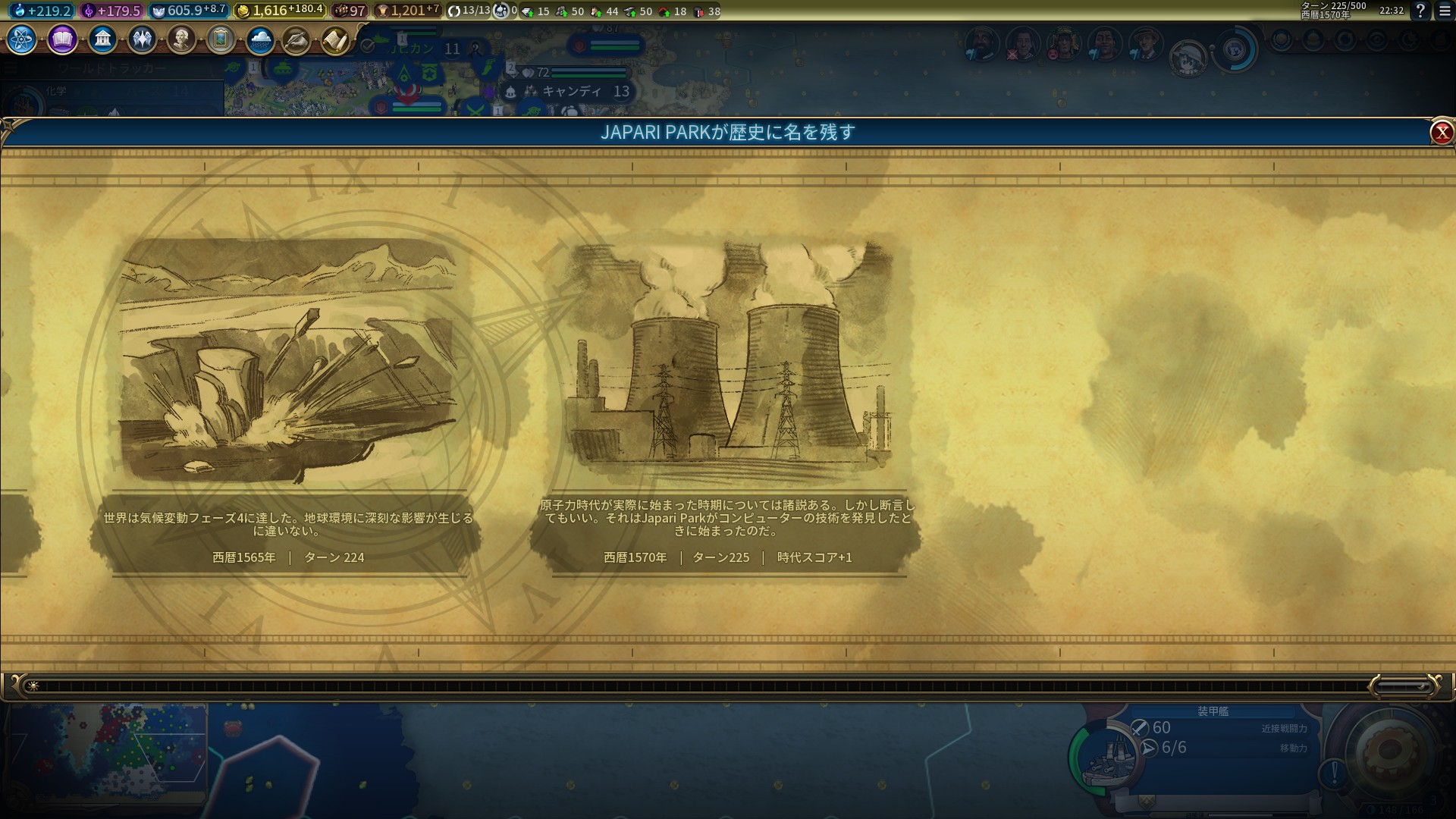Viewport: 1456px width, 819px height.
Task: Close the Japari Park historic moments timeline
Action: coord(1441,133)
